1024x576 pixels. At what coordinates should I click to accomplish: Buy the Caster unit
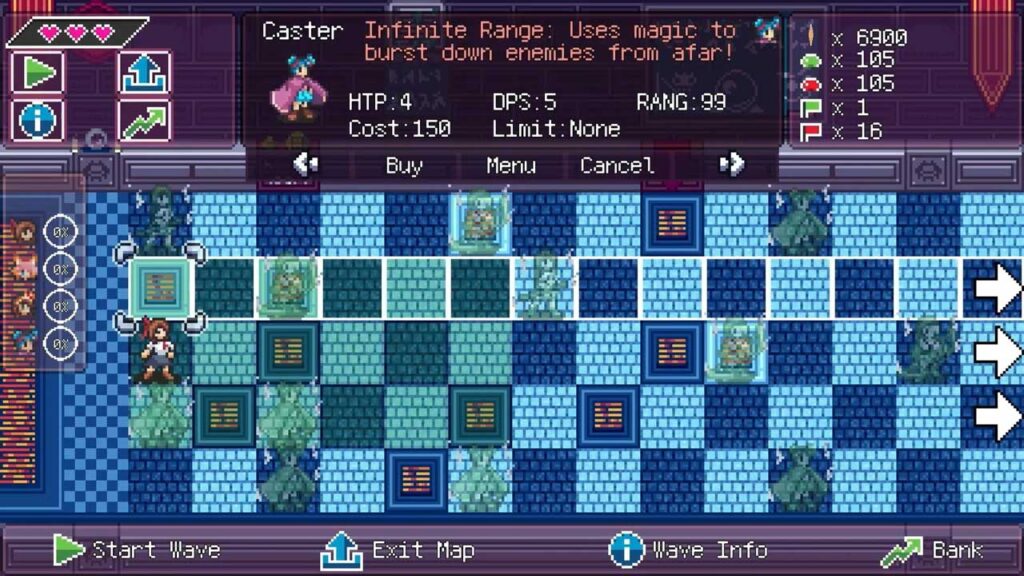click(x=404, y=166)
